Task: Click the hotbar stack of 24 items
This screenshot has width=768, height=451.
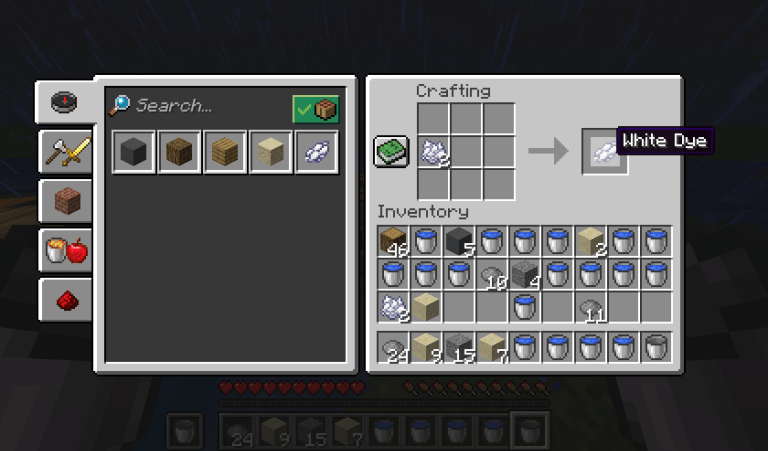Action: [394, 347]
